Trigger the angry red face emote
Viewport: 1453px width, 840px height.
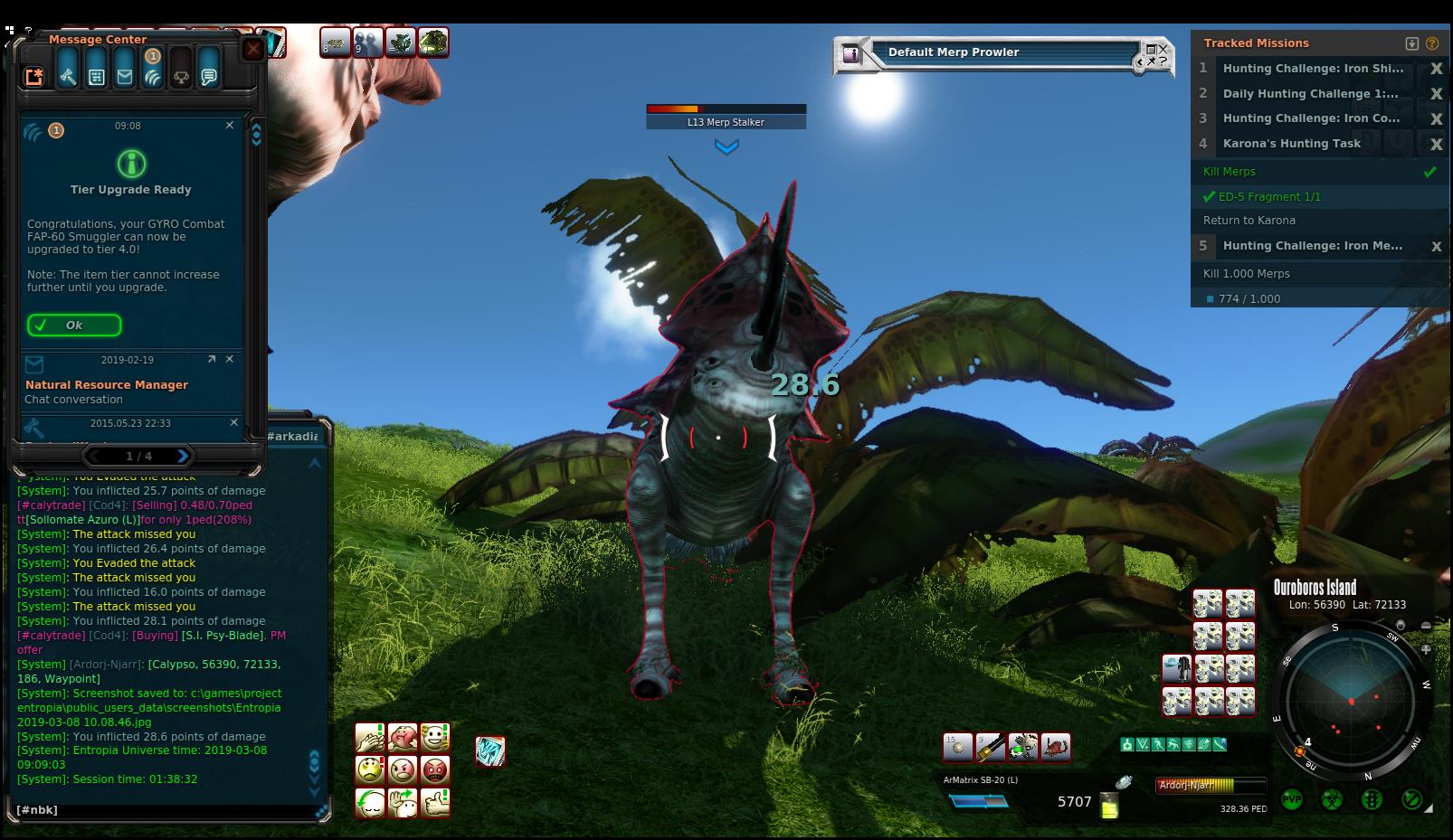(x=435, y=770)
